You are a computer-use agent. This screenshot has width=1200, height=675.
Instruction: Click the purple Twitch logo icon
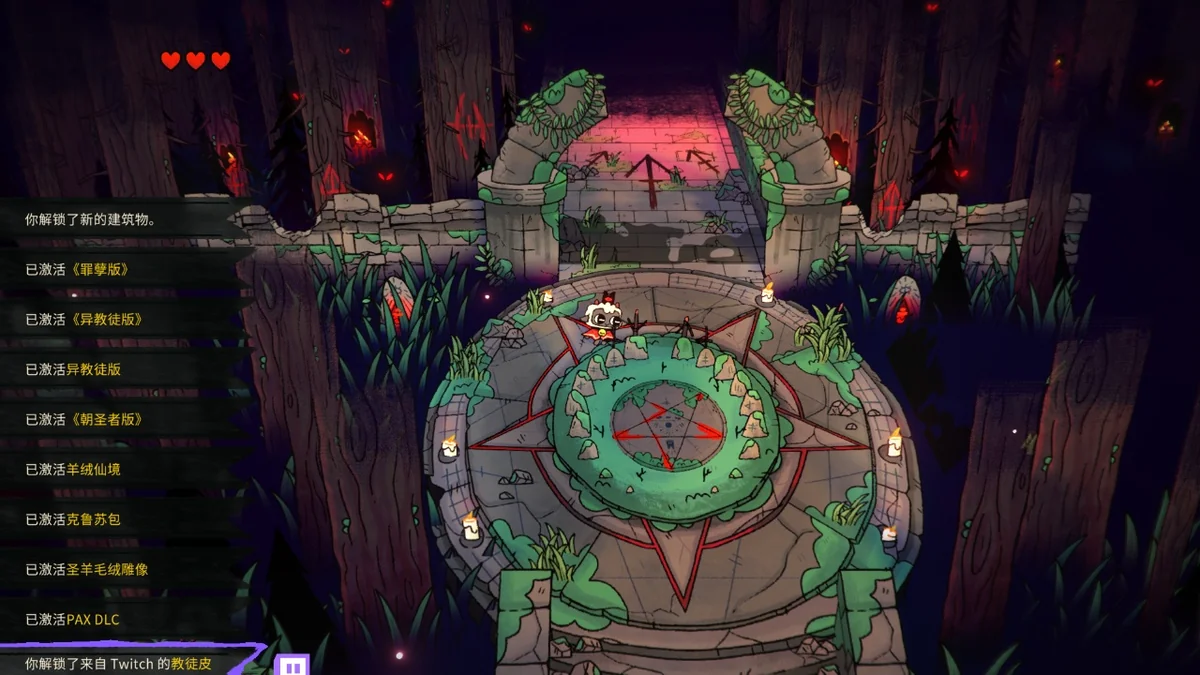[293, 665]
